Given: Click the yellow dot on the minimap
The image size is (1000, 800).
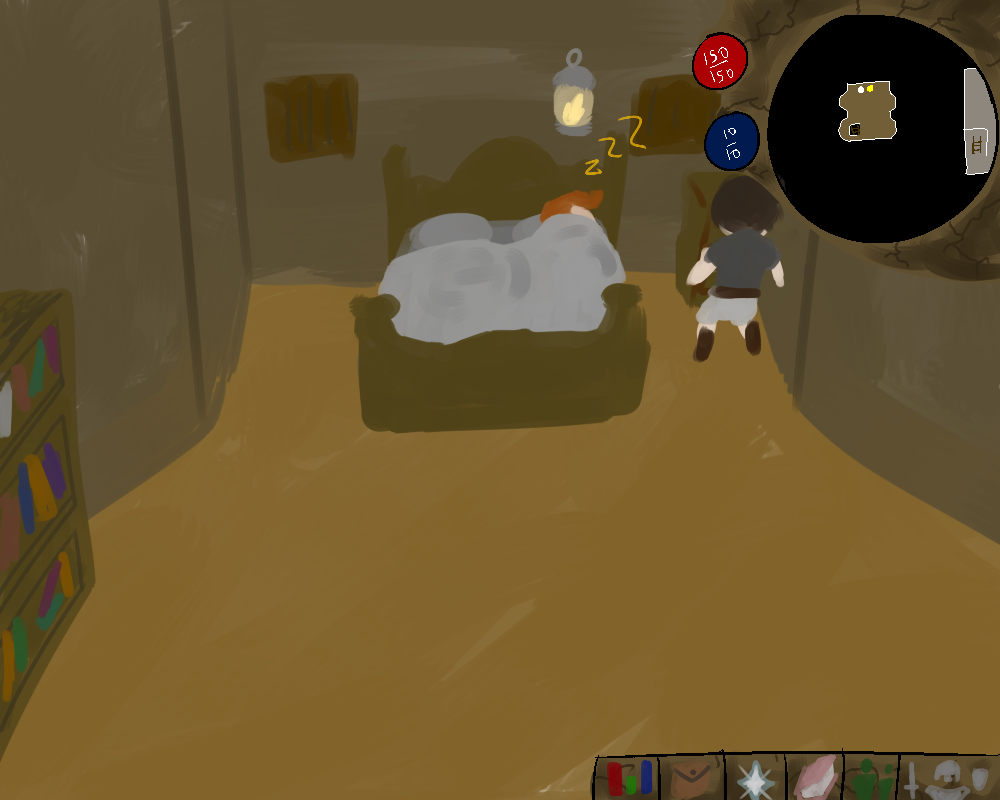Looking at the screenshot, I should 871,89.
